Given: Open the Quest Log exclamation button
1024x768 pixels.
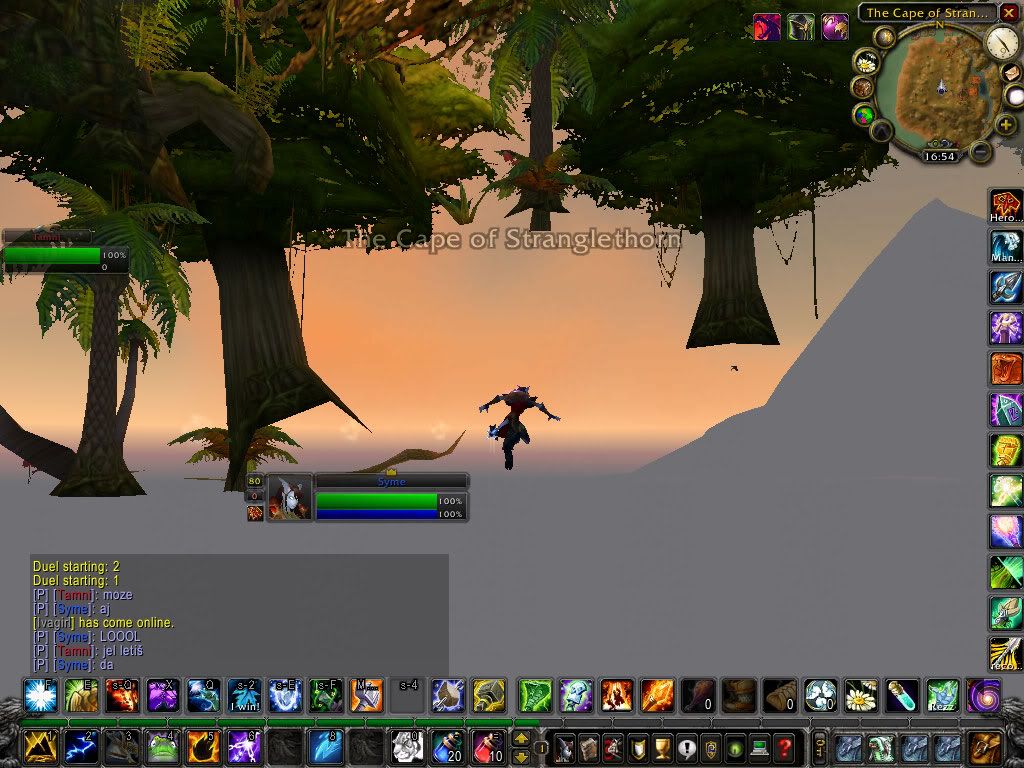Looking at the screenshot, I should pyautogui.click(x=686, y=747).
